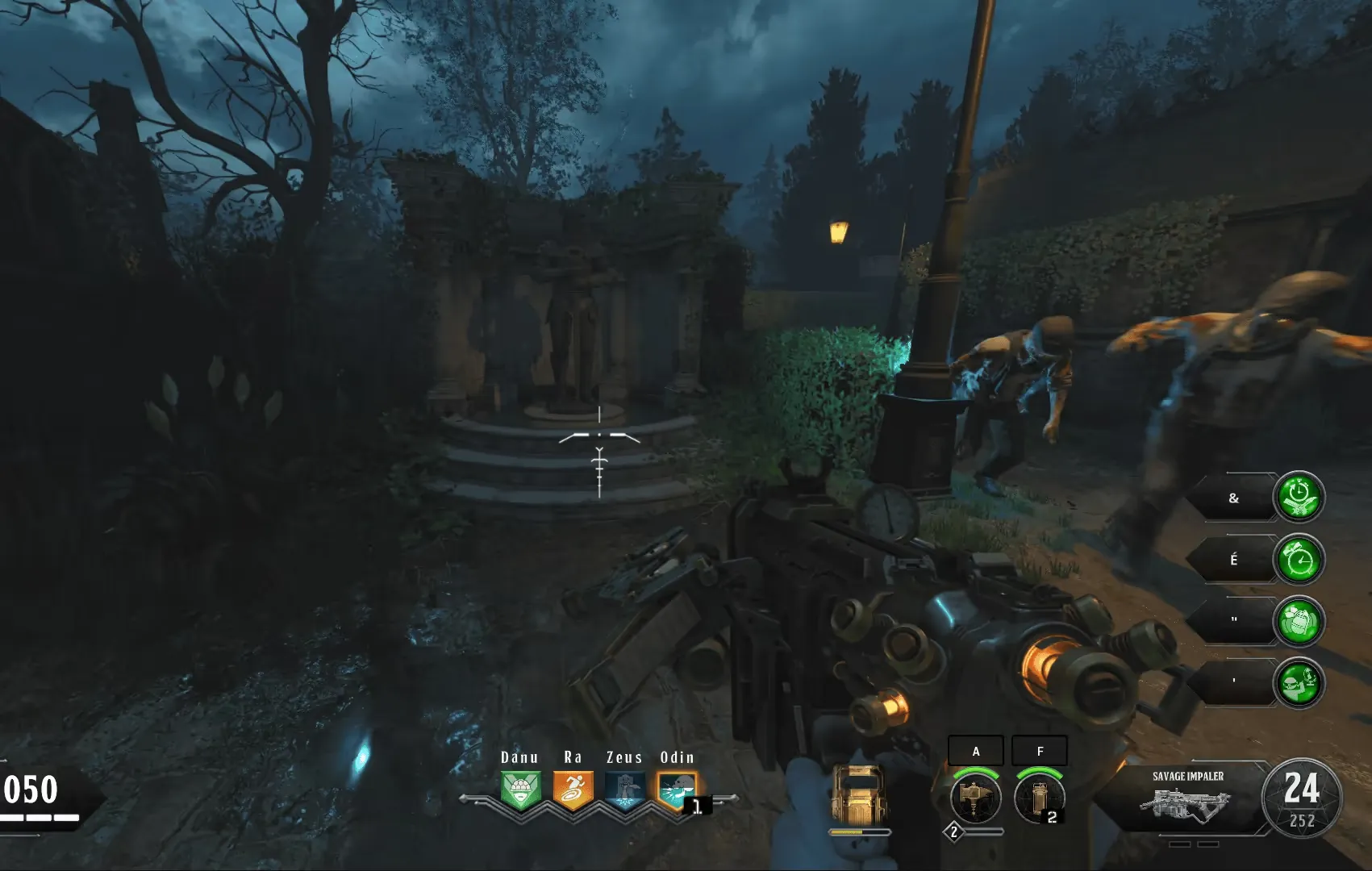Click the golden shield icon
This screenshot has height=871, width=1372.
(859, 794)
